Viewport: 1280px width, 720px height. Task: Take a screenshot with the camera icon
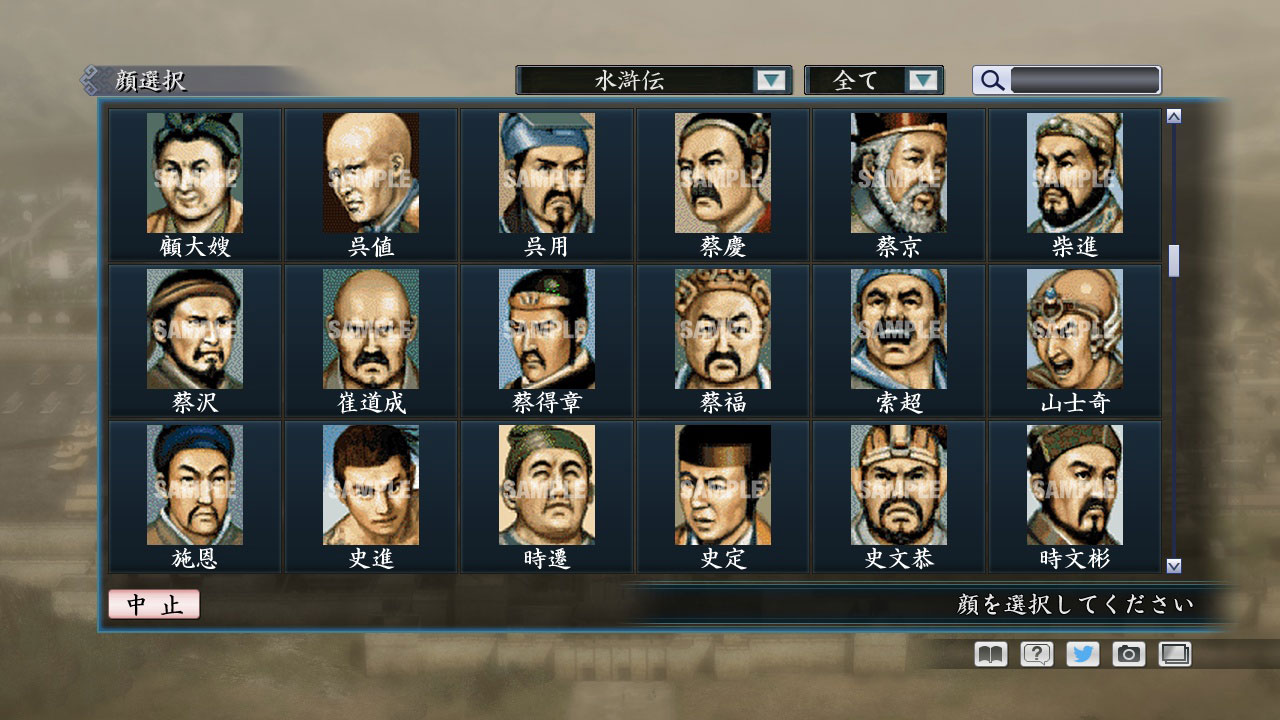[1126, 654]
